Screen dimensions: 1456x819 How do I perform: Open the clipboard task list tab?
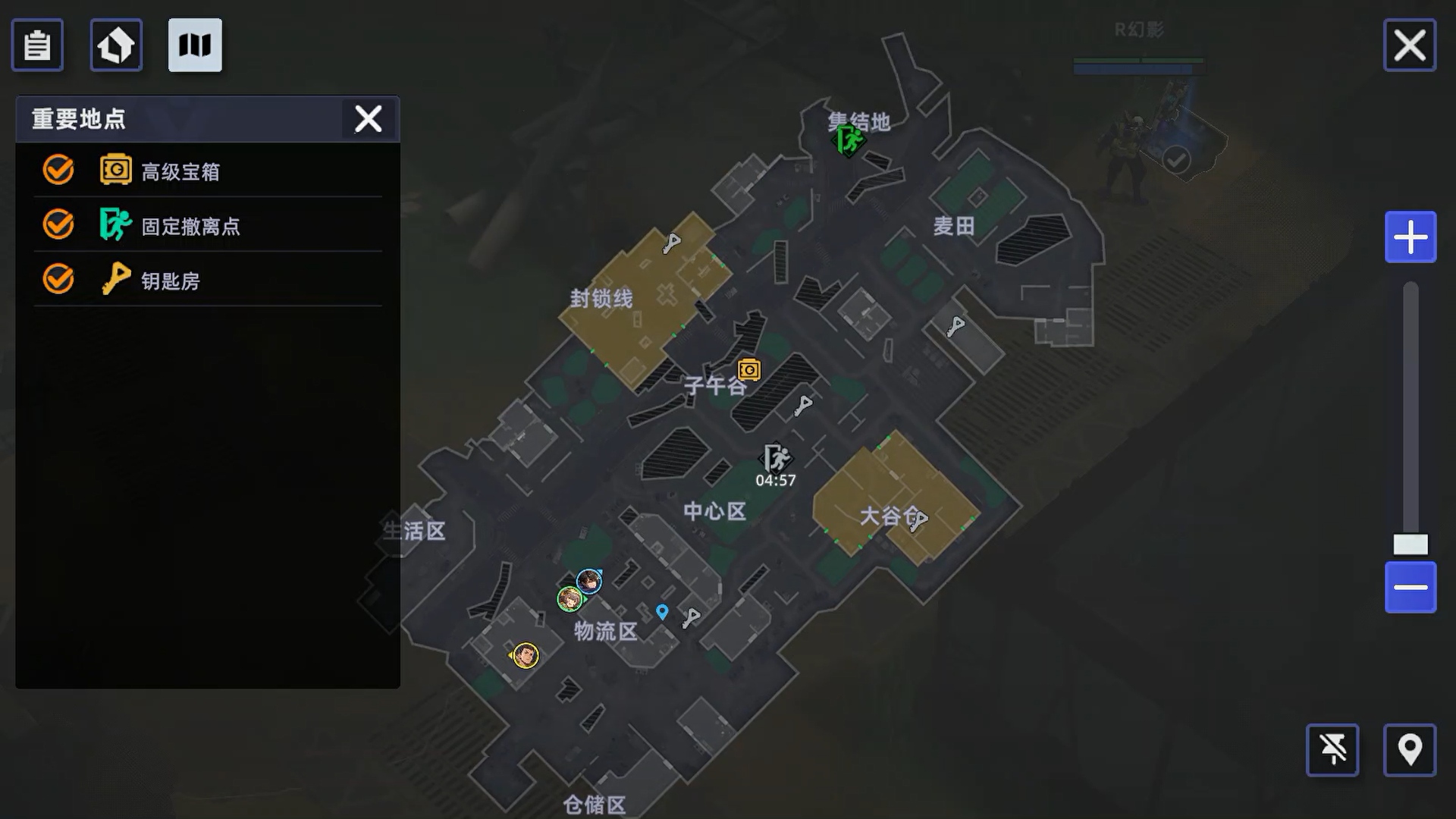point(37,45)
